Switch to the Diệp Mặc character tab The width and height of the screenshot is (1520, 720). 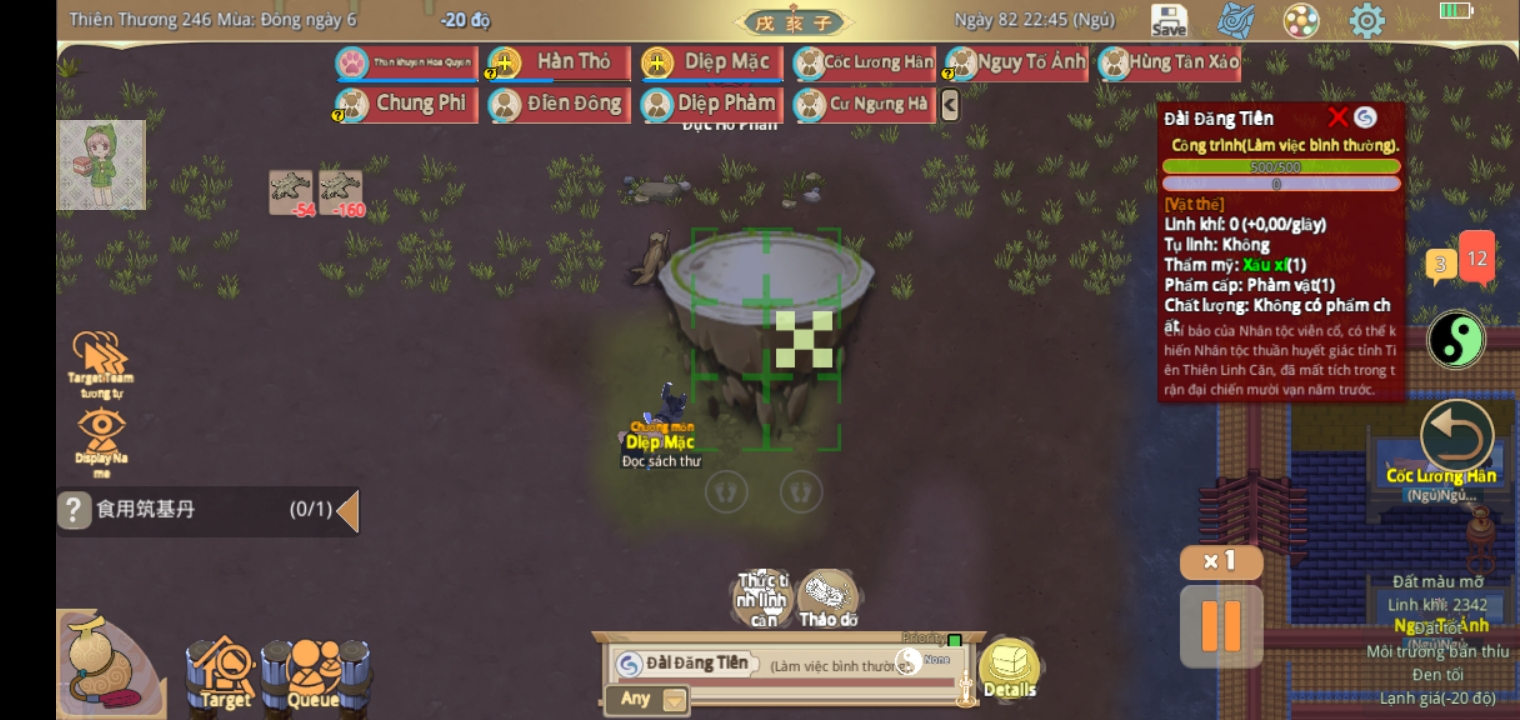point(715,60)
